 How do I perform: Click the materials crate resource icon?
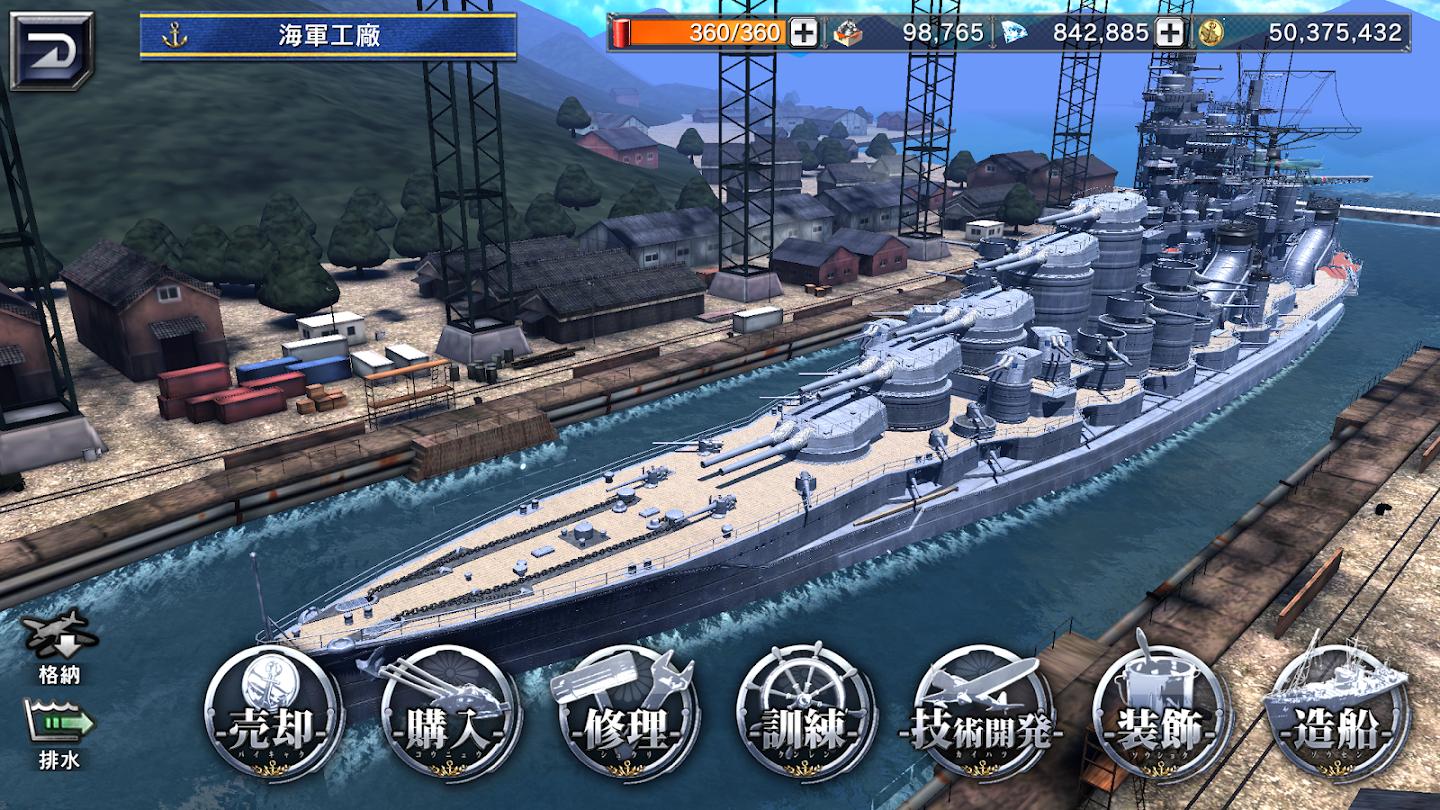click(848, 33)
